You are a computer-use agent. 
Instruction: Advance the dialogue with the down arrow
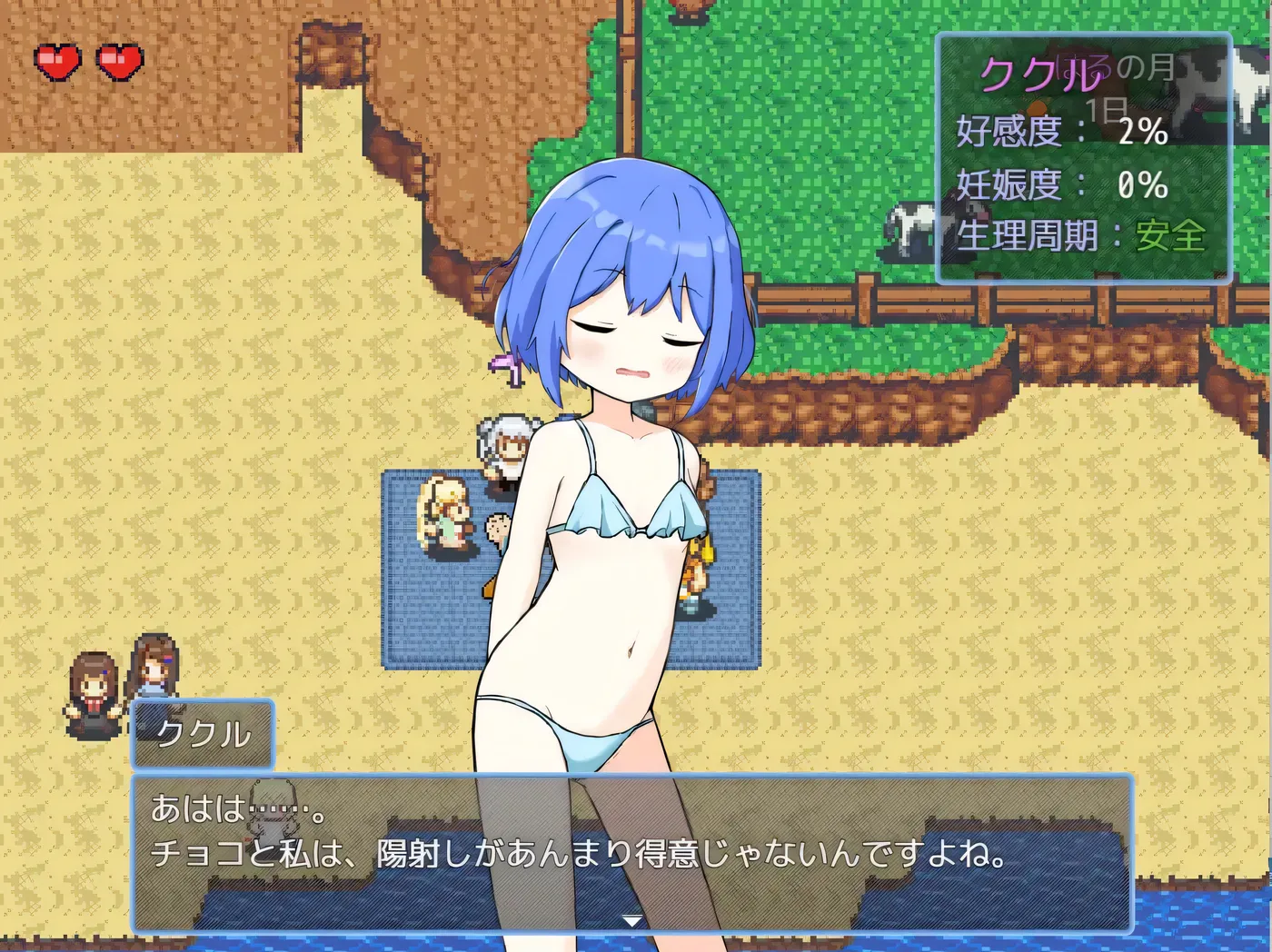[631, 920]
